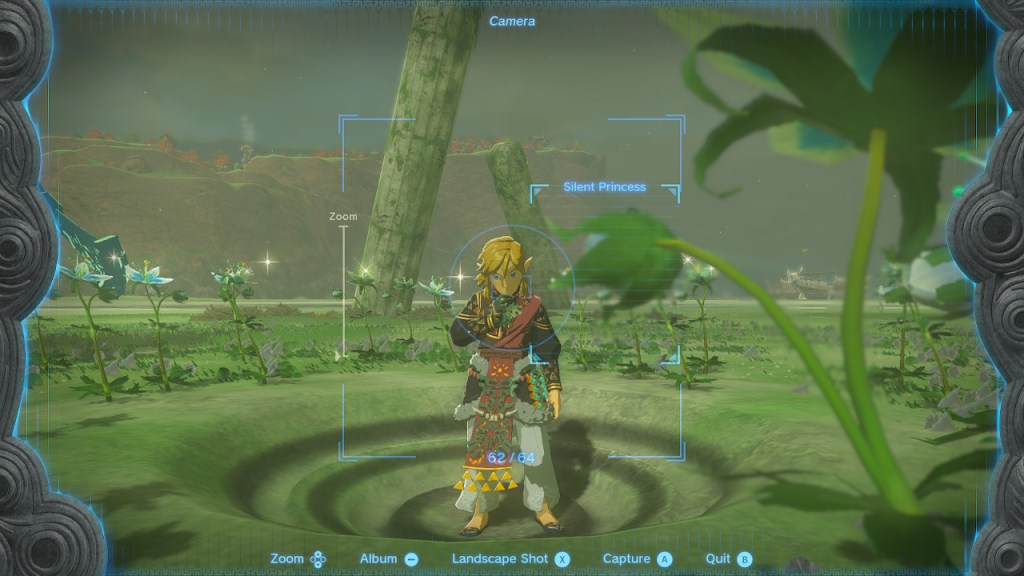Switch to Landscape Shot mode
The image size is (1024, 576).
(x=510, y=559)
